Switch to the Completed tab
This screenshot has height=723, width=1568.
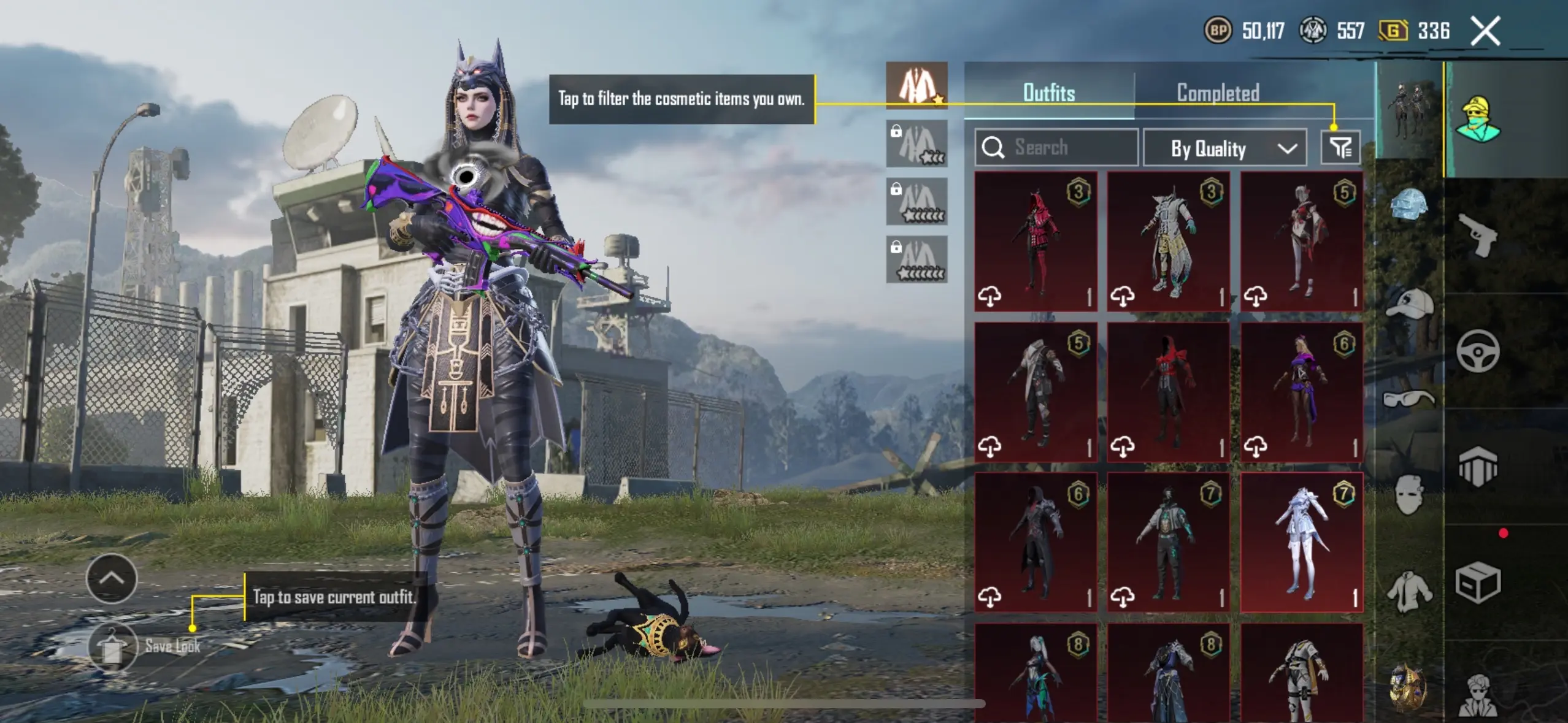point(1218,93)
